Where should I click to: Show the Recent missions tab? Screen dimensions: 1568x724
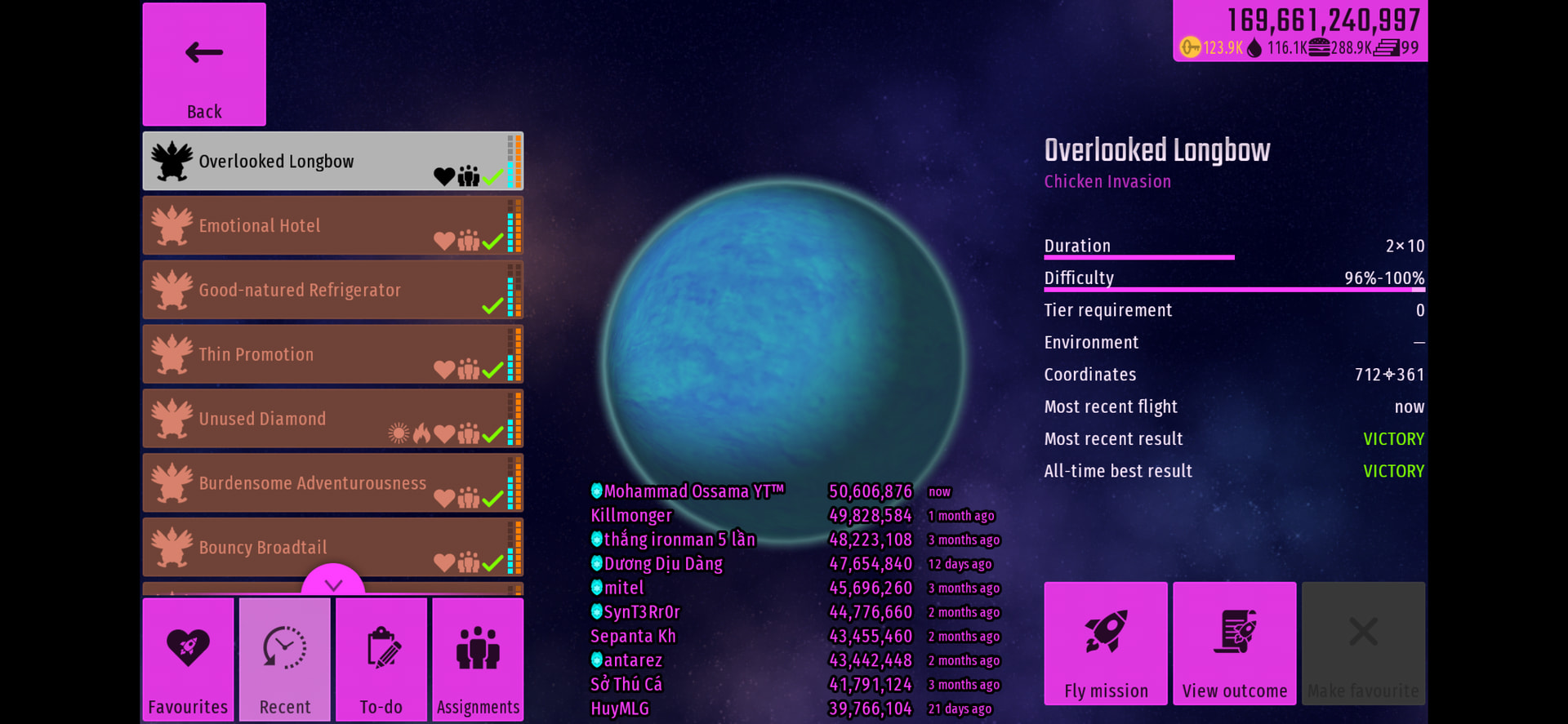tap(285, 660)
